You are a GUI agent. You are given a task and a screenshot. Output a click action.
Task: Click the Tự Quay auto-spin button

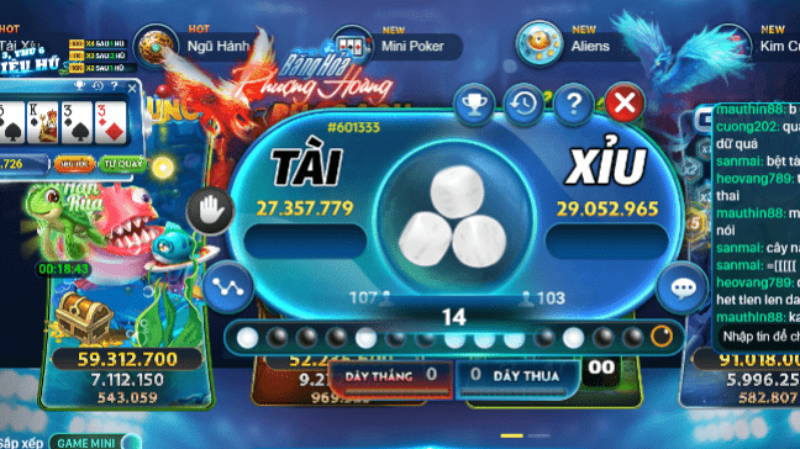(122, 163)
